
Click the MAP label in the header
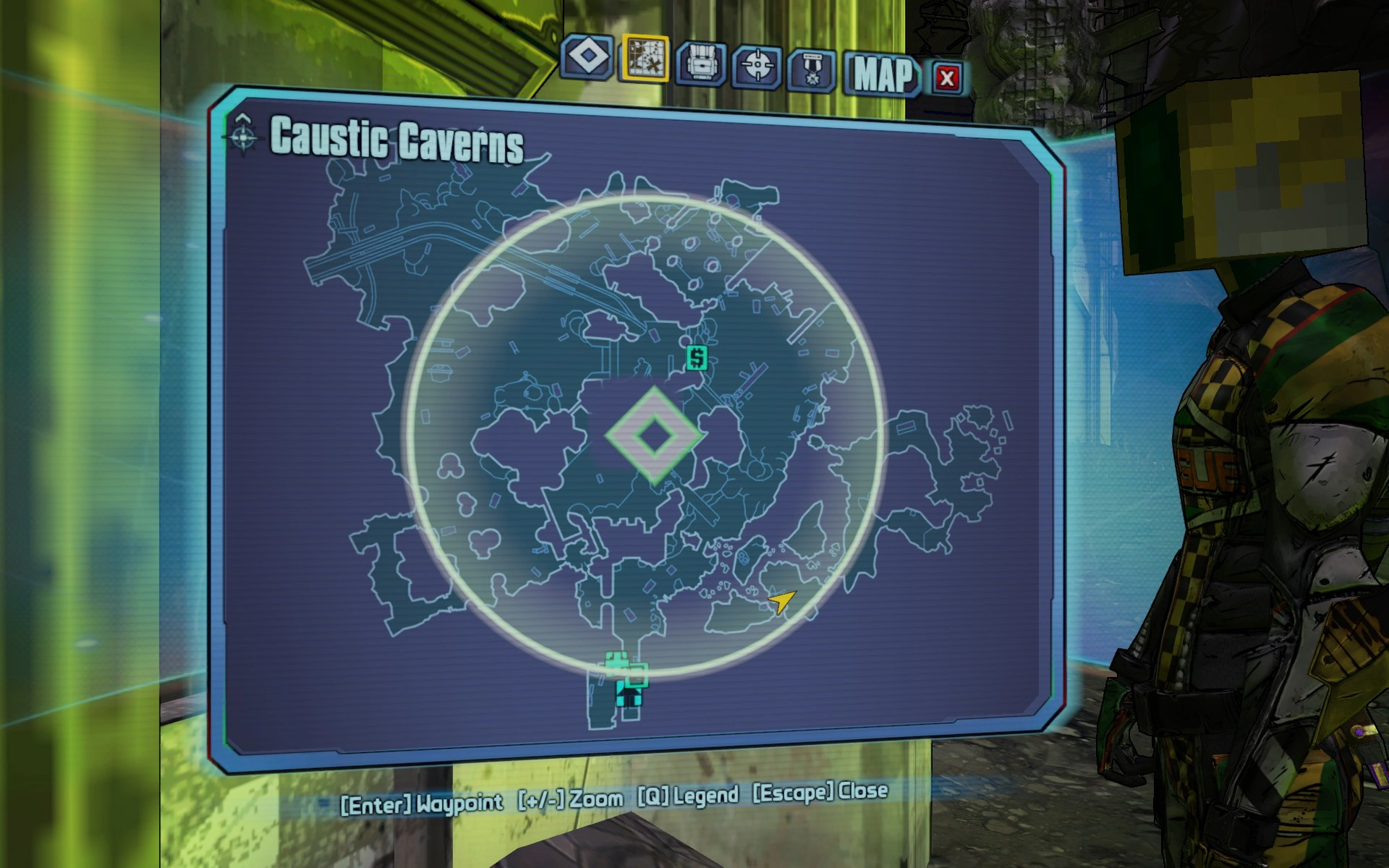(884, 75)
